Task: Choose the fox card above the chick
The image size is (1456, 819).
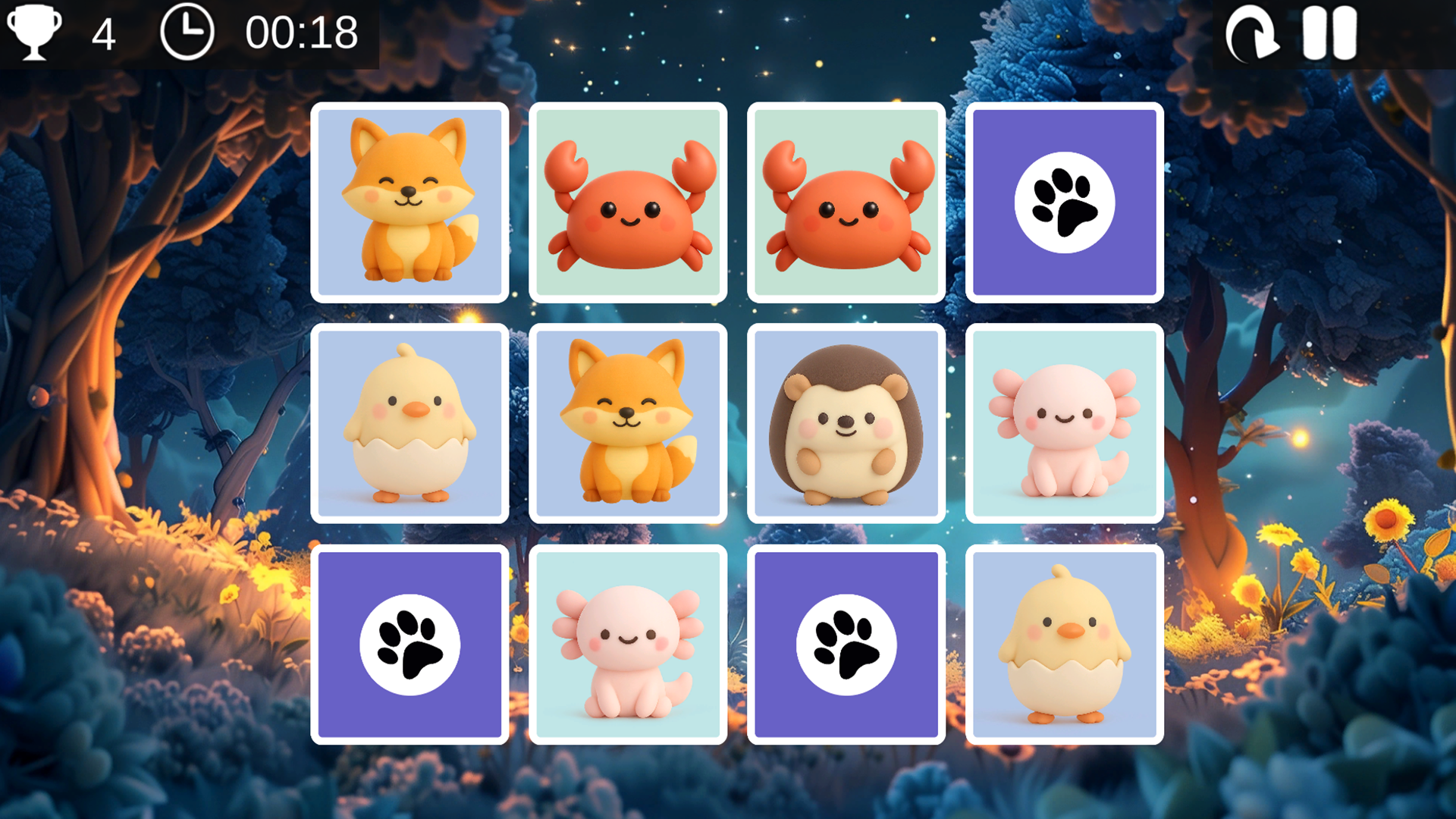Action: tap(409, 202)
